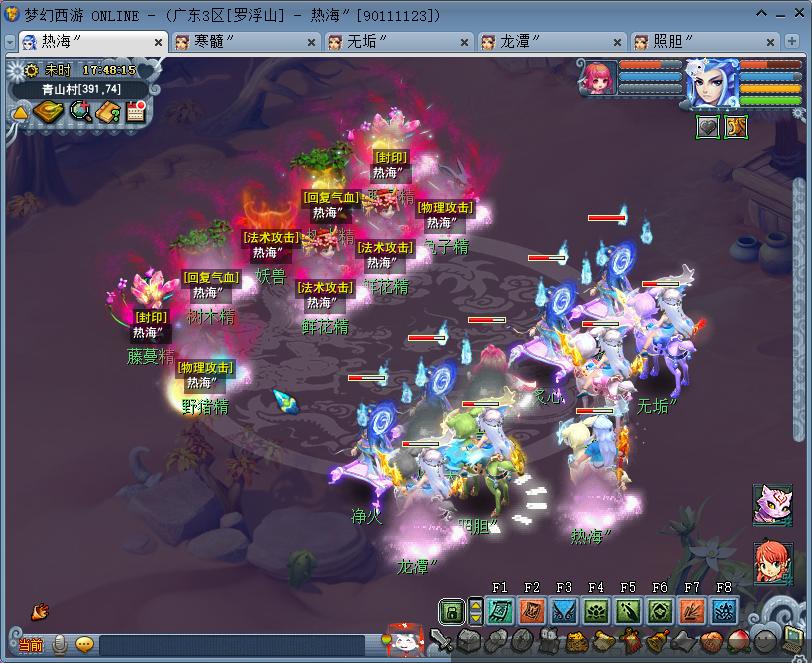Open the help guidebook with question mark
812x663 pixels.
108,111
